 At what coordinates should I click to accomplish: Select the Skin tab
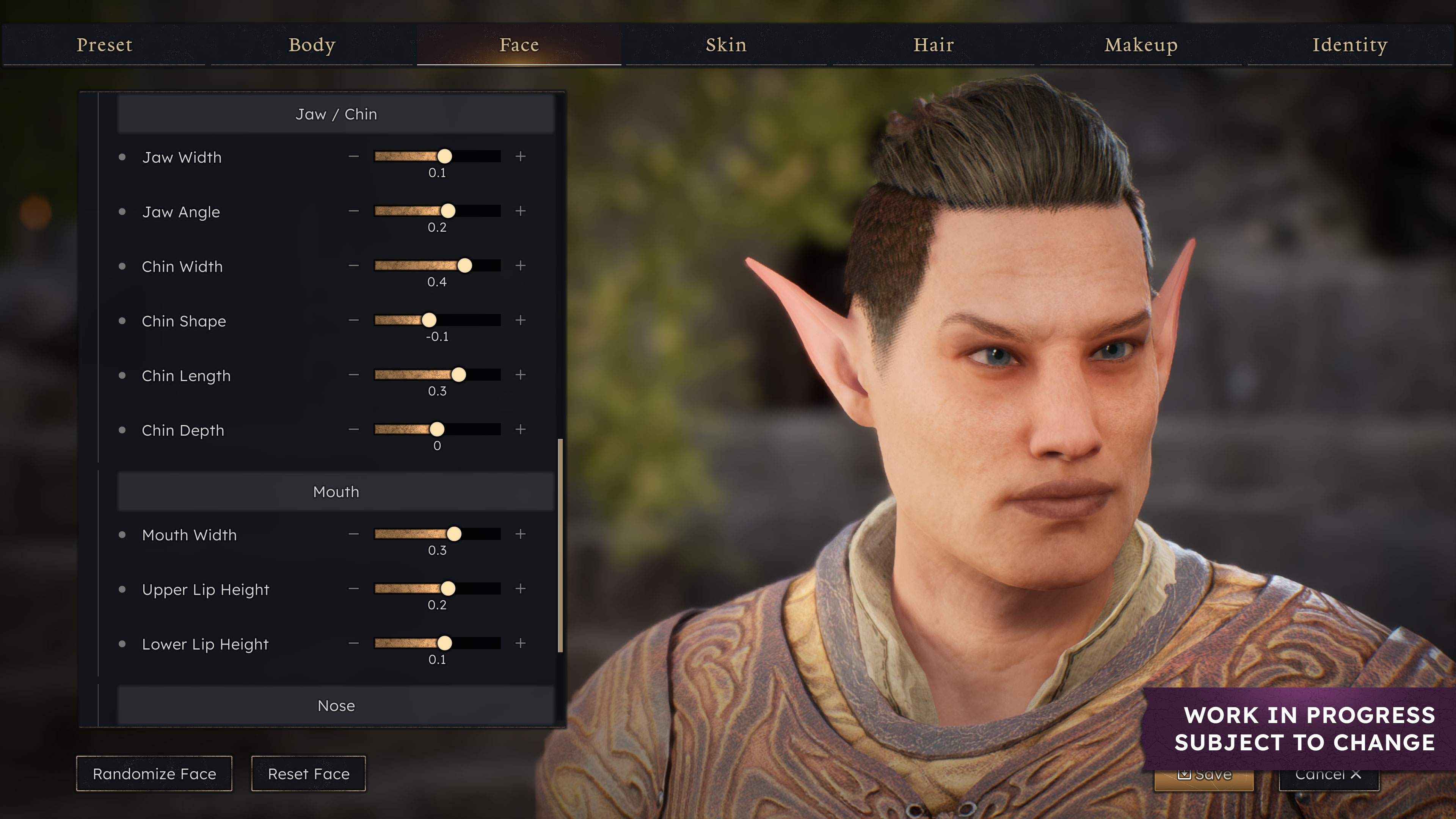726,45
